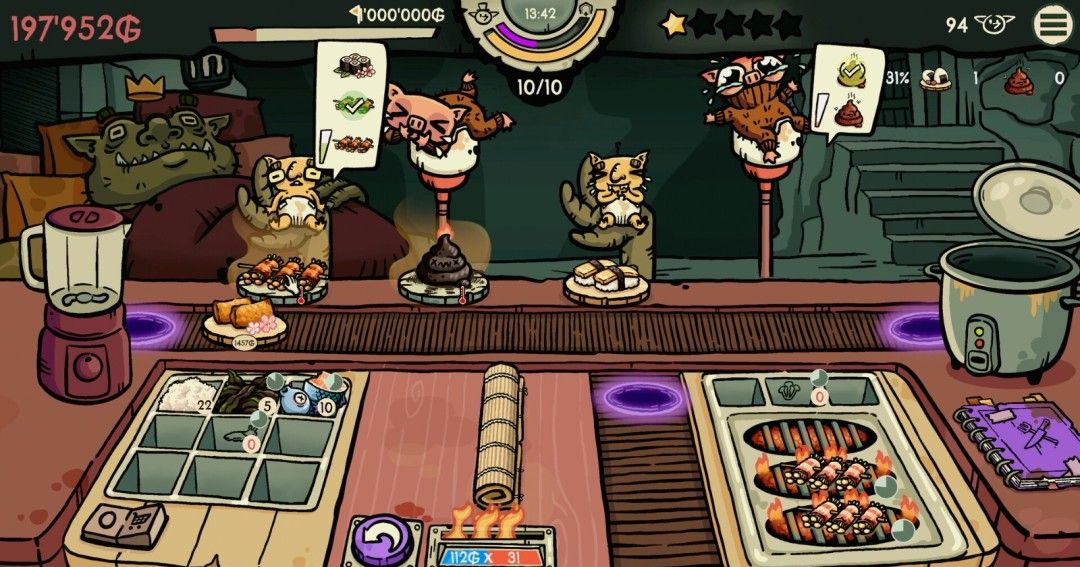Pick the seaweed ingredient slot

[238, 391]
